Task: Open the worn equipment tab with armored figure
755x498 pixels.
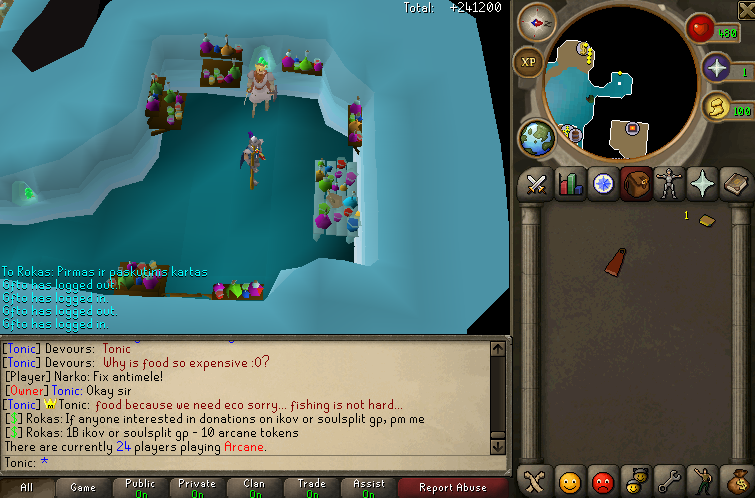Action: (669, 184)
